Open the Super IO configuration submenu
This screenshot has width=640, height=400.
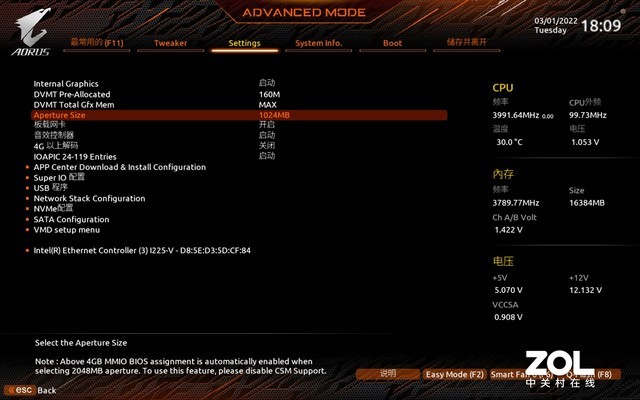[60, 177]
